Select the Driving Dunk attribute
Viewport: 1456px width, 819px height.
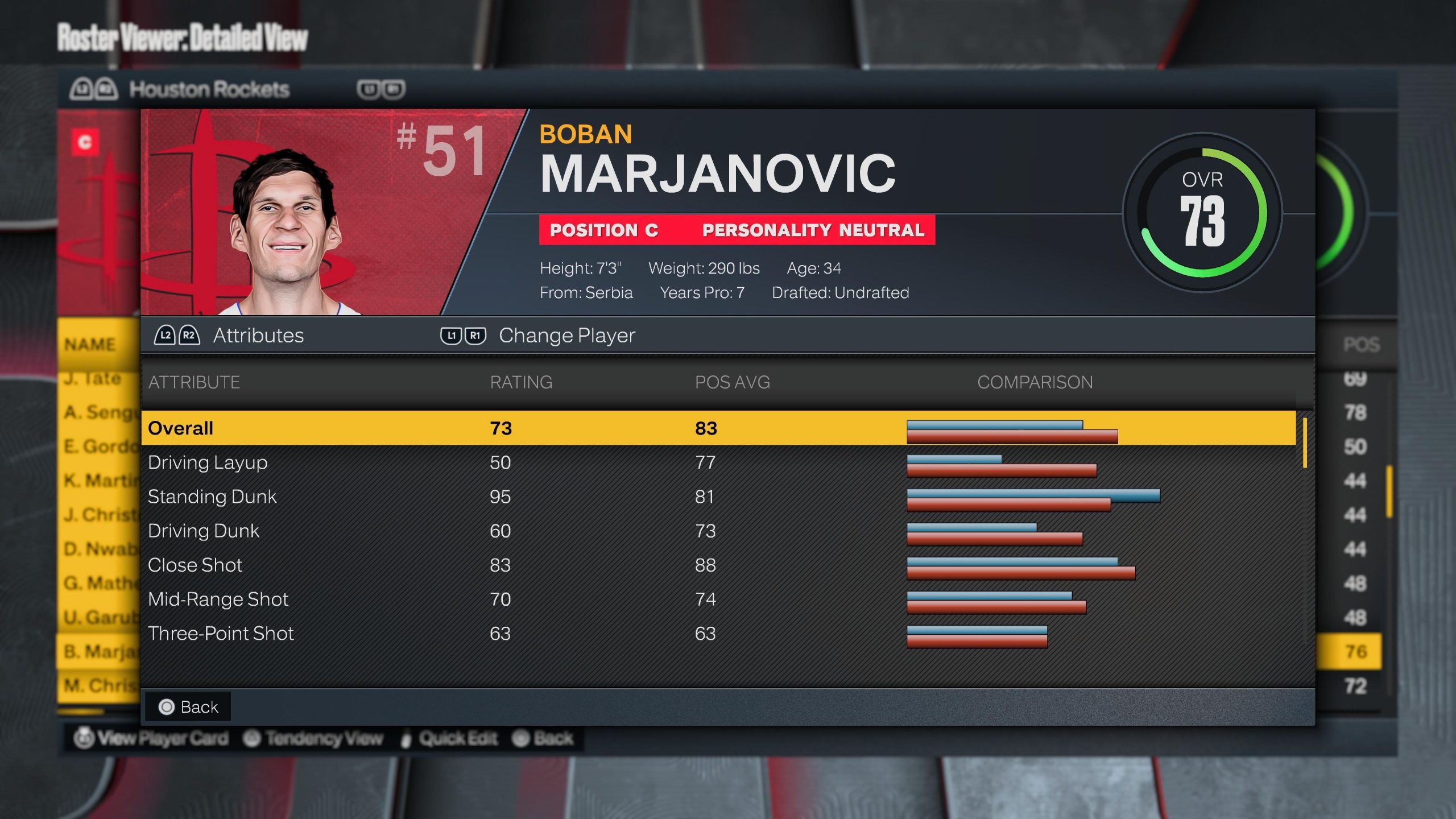[718, 531]
